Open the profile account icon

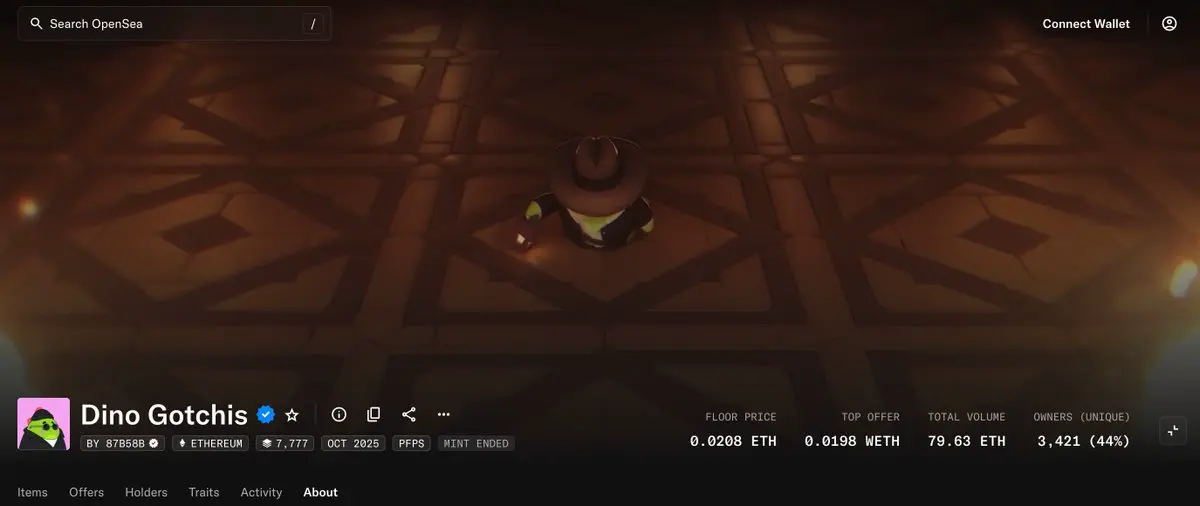(1169, 24)
